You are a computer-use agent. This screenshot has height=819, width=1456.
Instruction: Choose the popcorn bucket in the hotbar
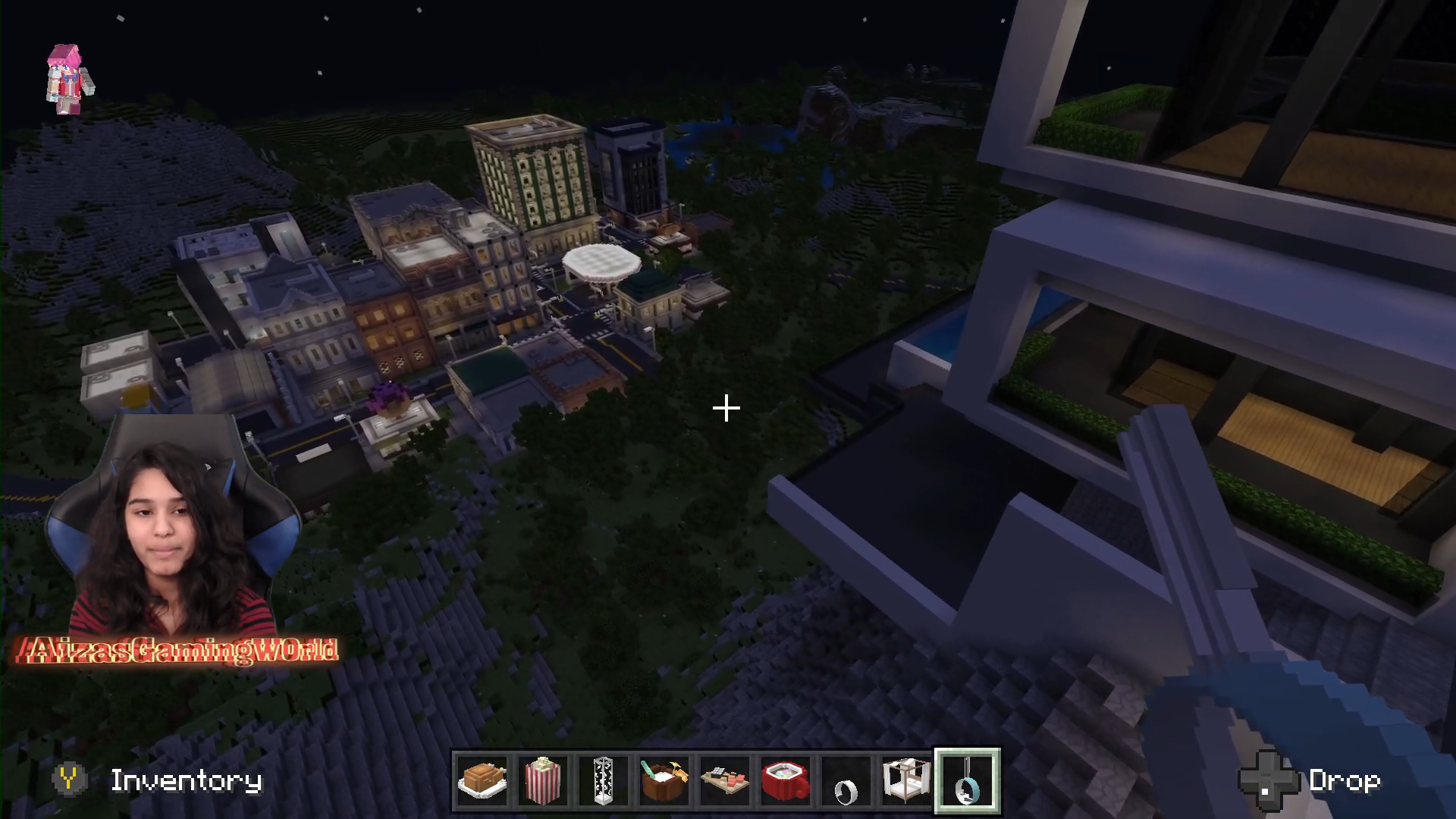543,781
